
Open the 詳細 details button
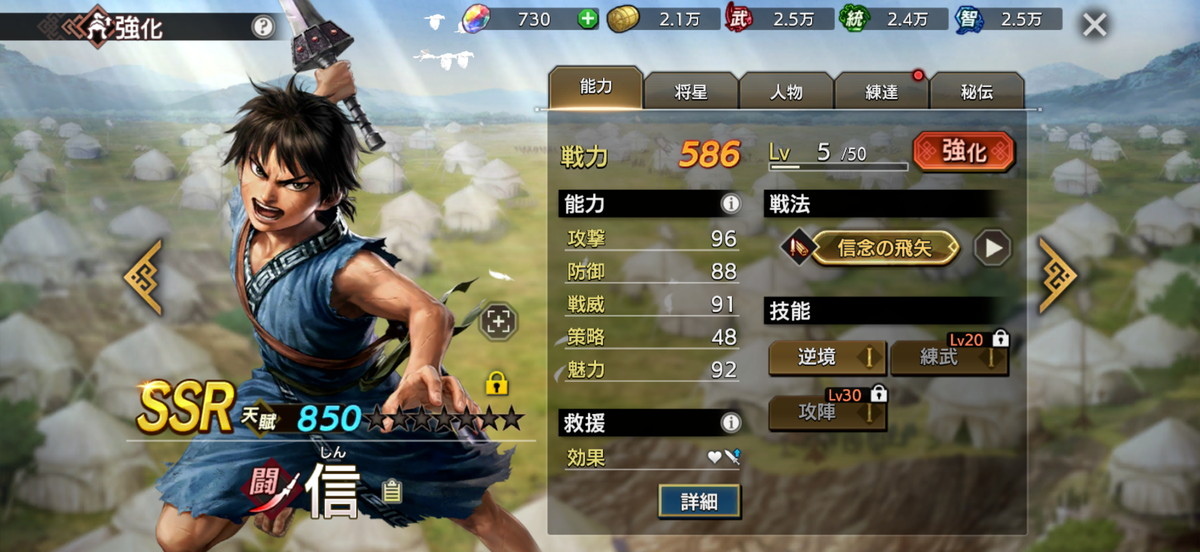tap(699, 501)
